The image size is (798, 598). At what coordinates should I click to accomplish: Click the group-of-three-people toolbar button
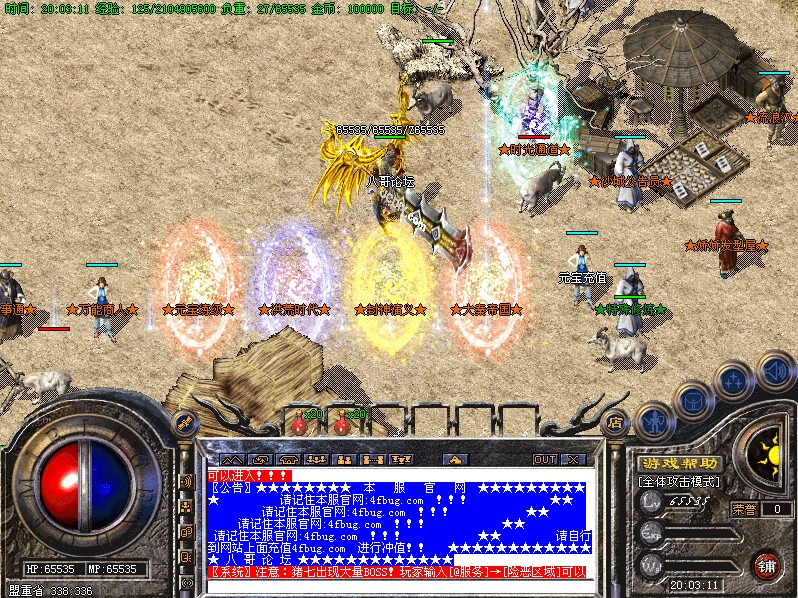(316, 459)
